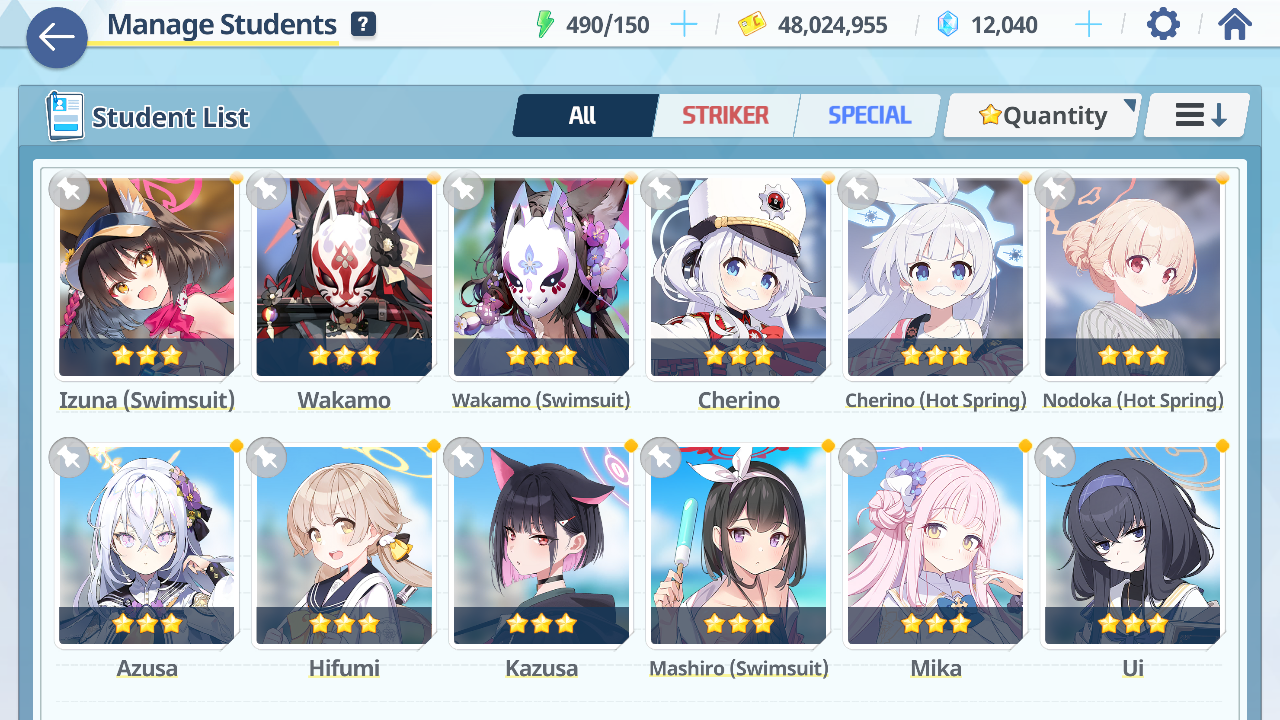This screenshot has width=1280, height=720.
Task: Pick the Nodoka (Hot Spring) card
Action: (1132, 278)
